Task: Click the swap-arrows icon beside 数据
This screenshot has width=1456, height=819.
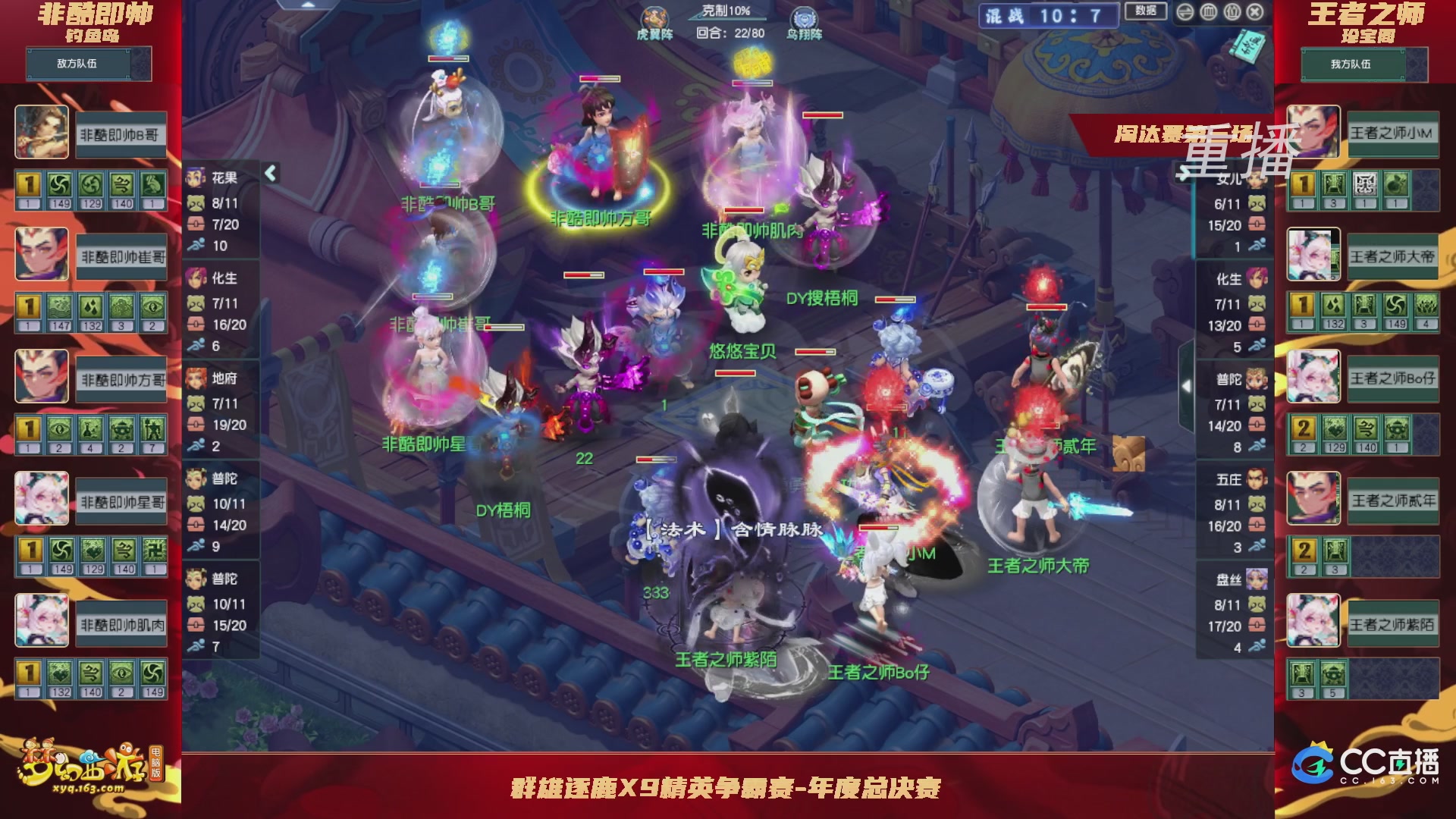Action: click(1185, 11)
